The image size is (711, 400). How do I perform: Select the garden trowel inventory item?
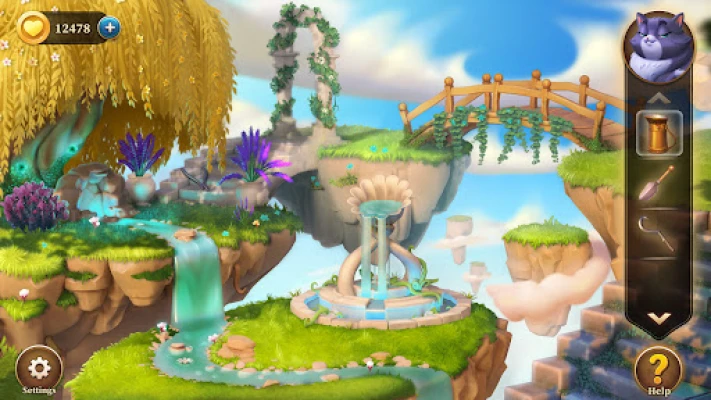(x=658, y=184)
